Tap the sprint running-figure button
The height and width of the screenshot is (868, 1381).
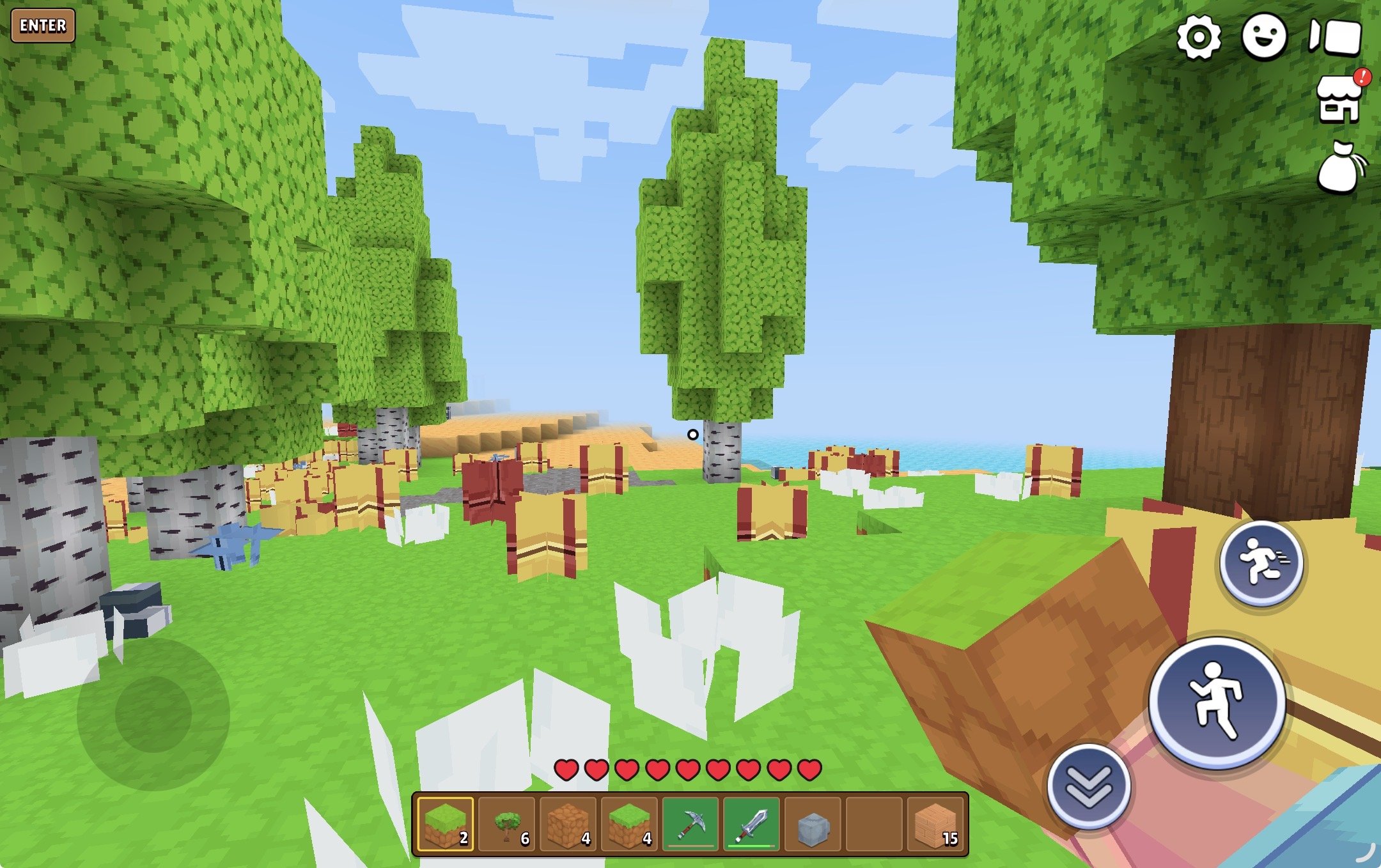[x=1261, y=563]
